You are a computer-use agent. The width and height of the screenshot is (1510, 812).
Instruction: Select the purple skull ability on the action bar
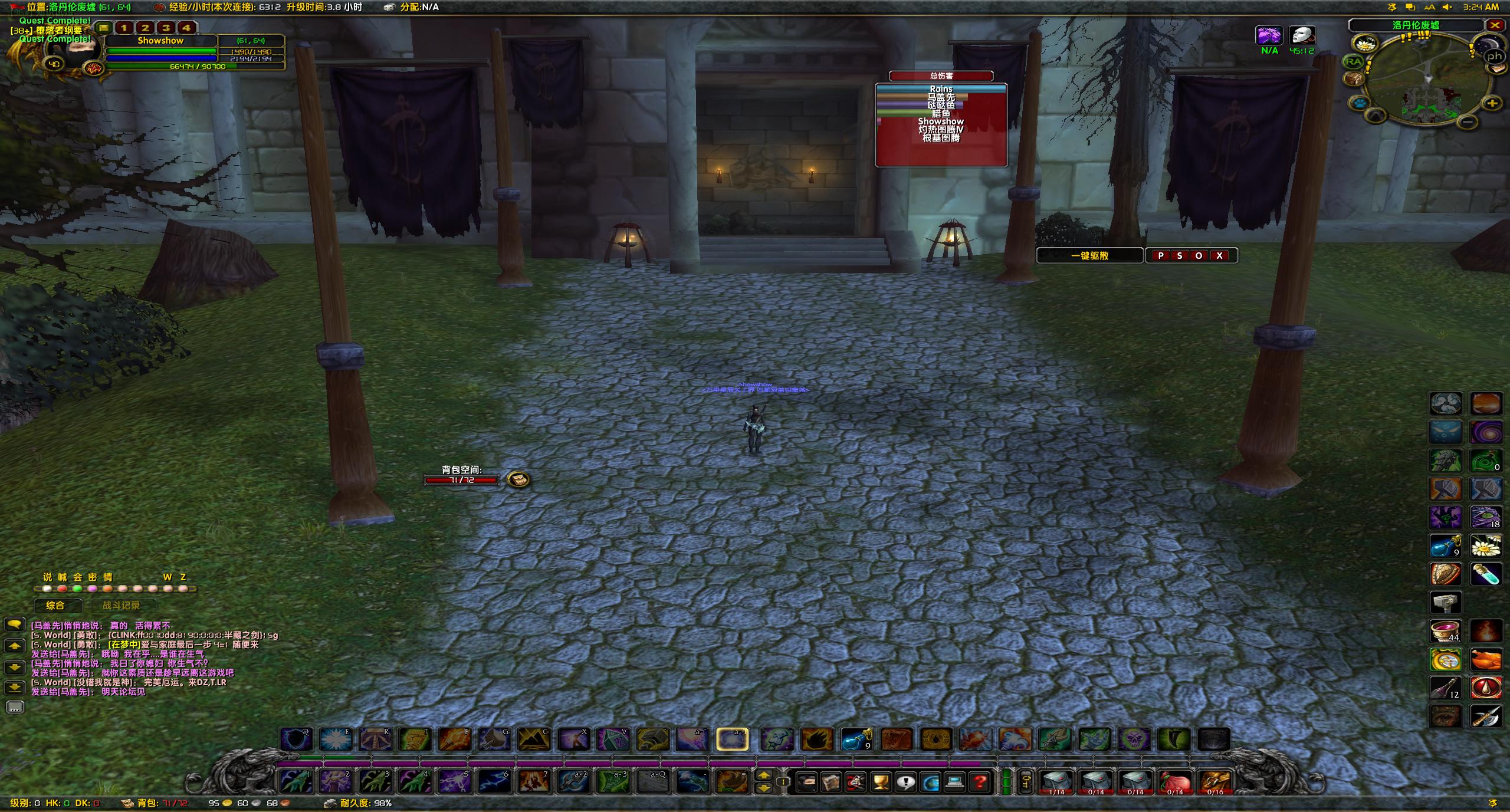(1134, 739)
